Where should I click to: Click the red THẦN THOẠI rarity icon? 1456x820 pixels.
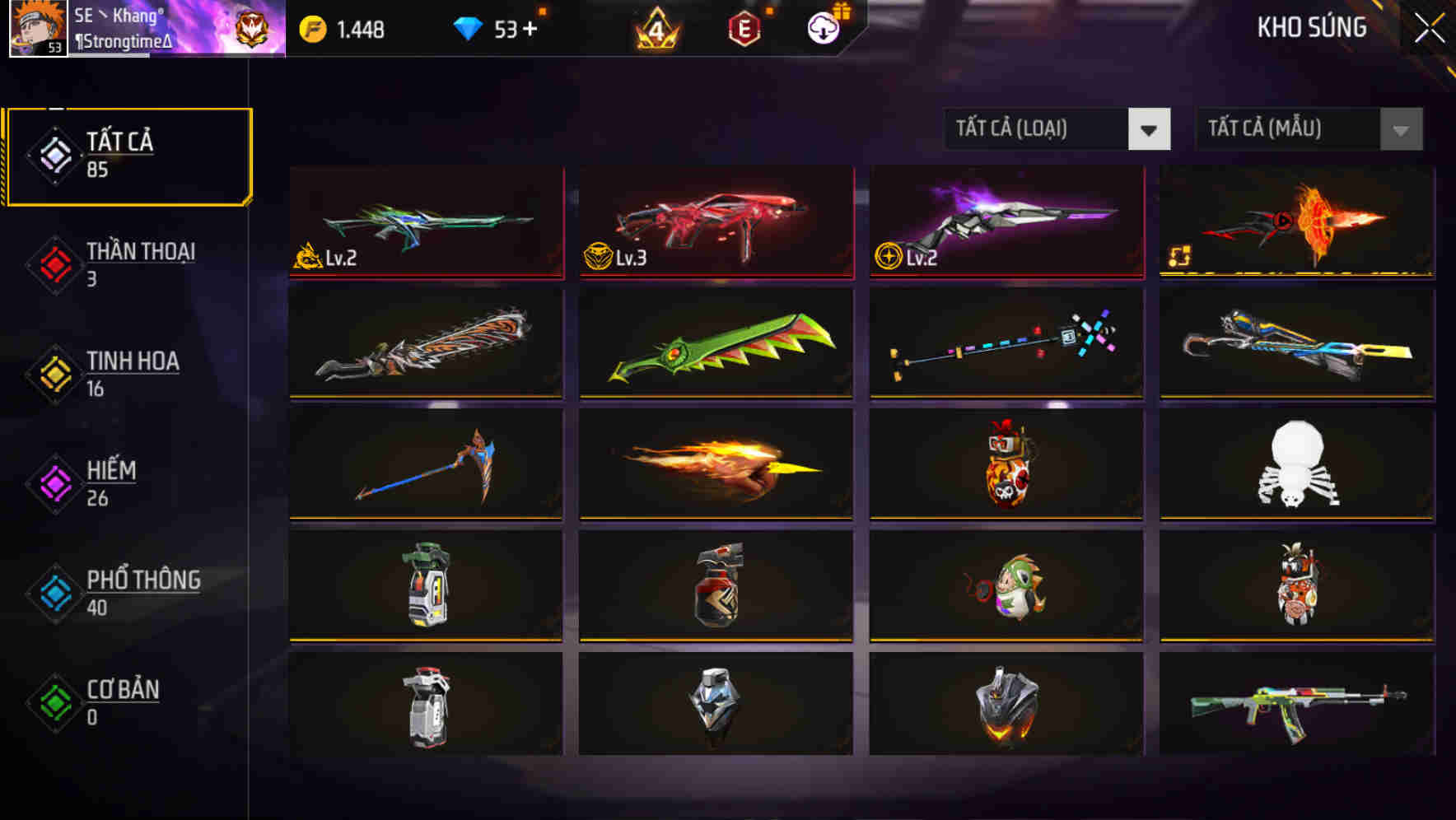pos(54,264)
